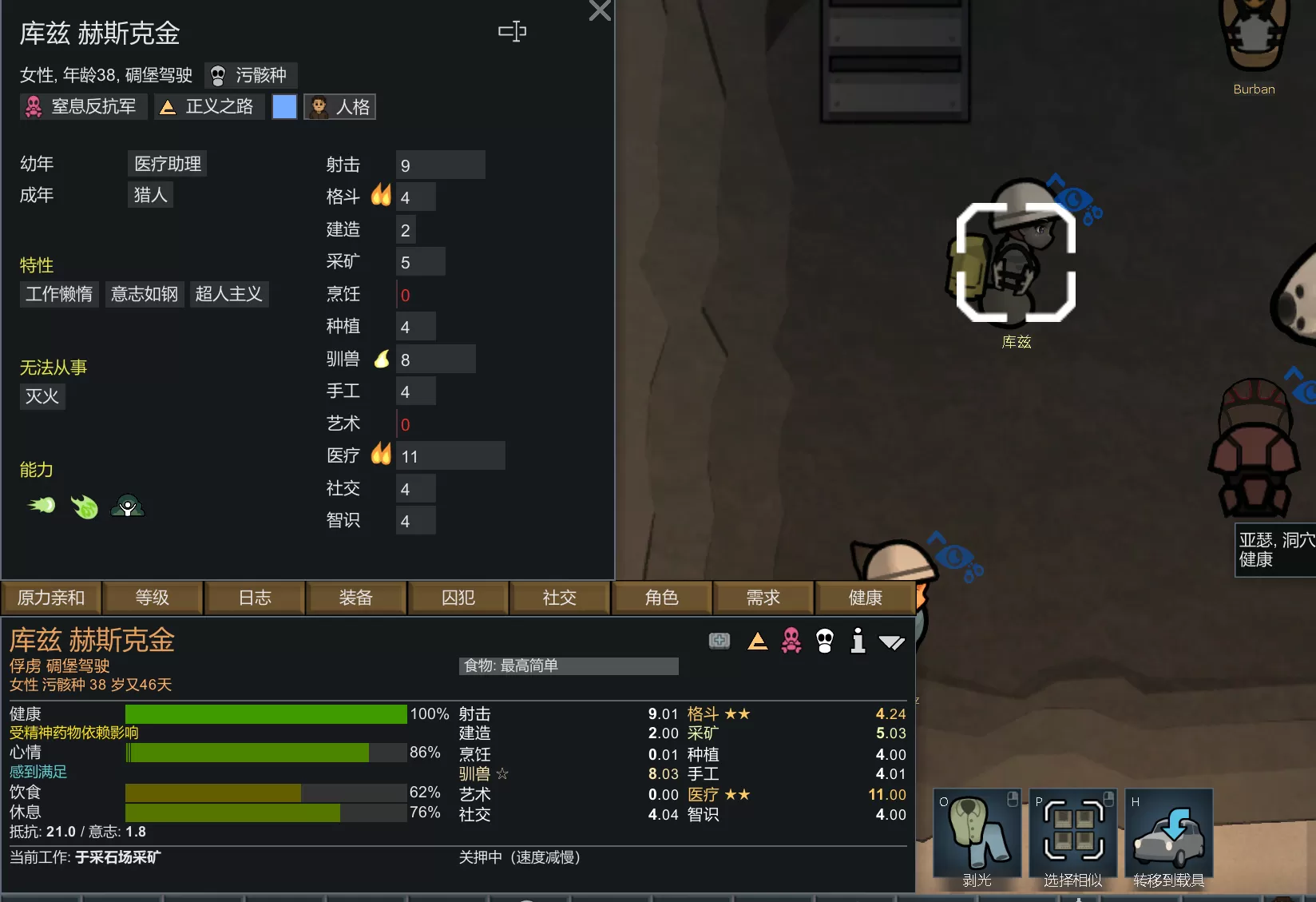Viewport: 1316px width, 902px height.
Task: Open the 正义之路 ideology label
Action: click(208, 106)
